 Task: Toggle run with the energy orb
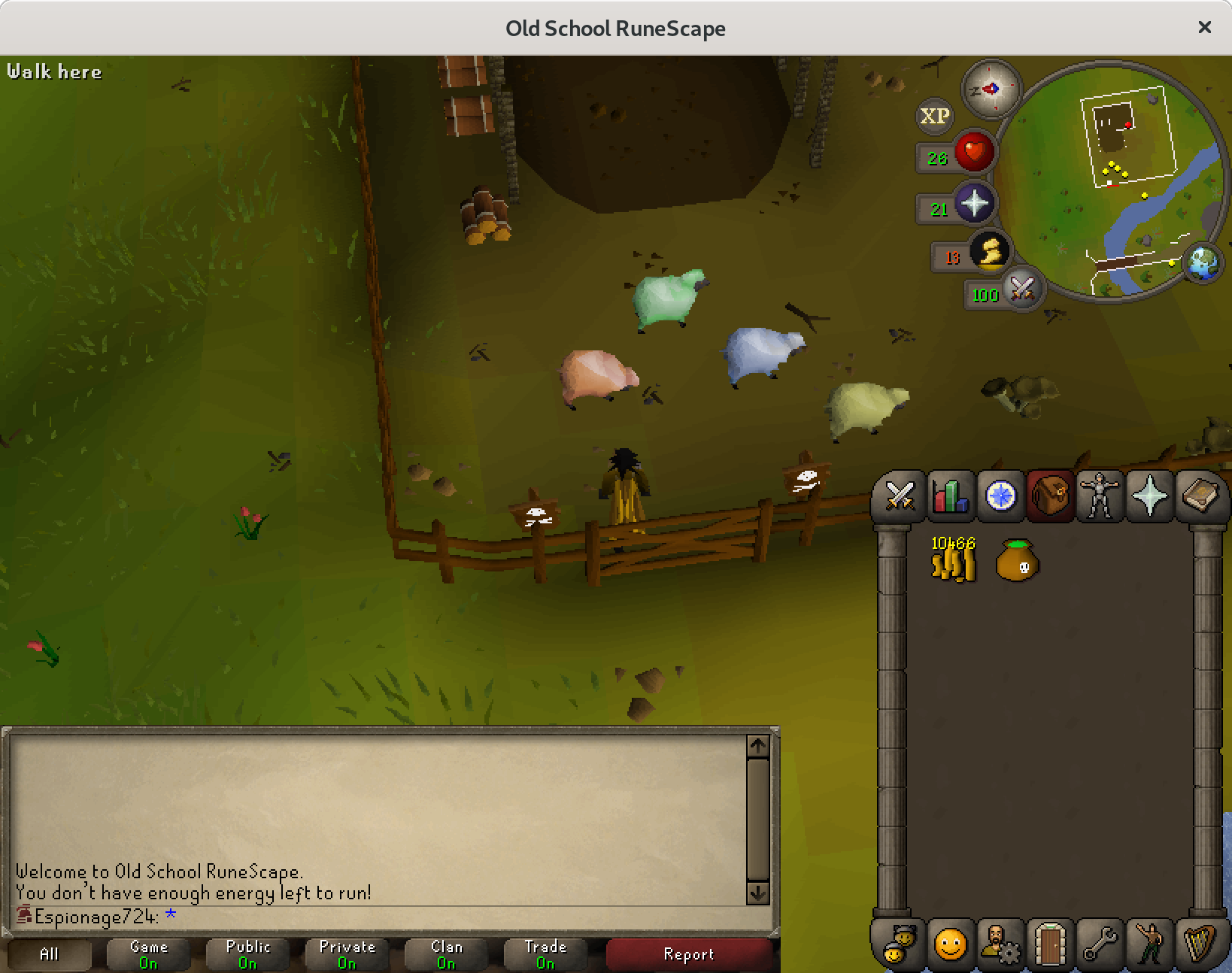(989, 252)
